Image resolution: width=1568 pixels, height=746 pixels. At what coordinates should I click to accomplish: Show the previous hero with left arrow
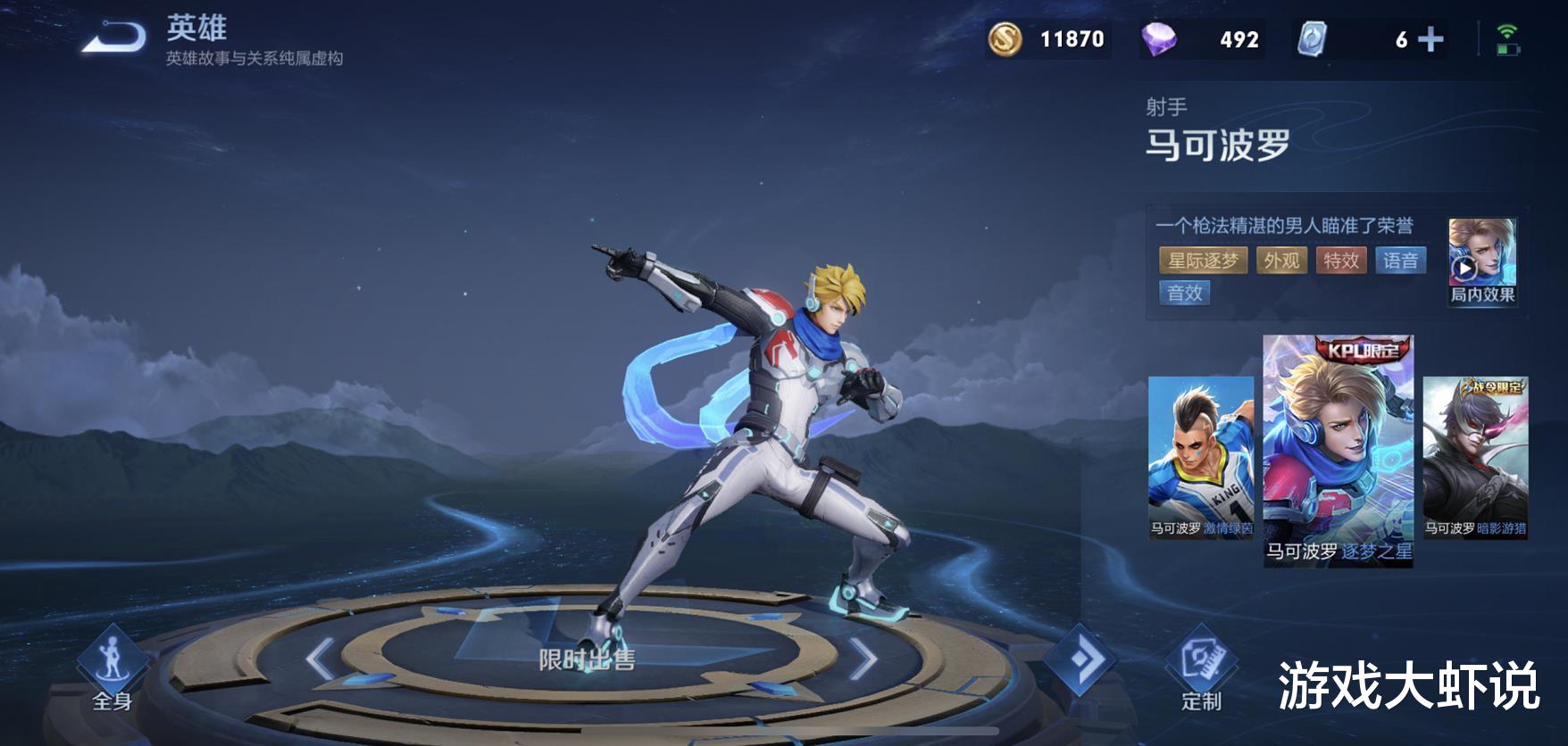[320, 661]
